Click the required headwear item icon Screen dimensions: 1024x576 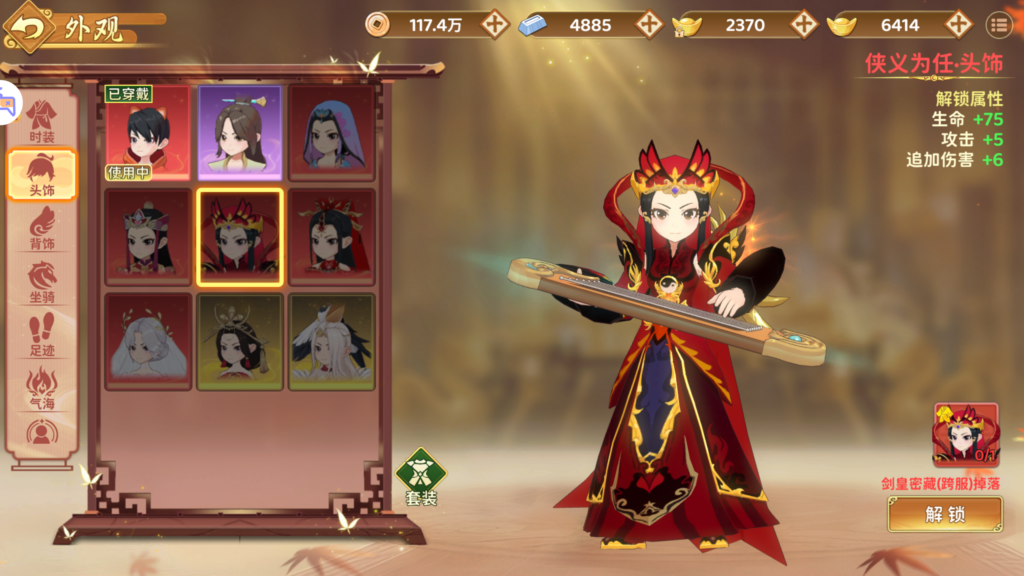(965, 435)
